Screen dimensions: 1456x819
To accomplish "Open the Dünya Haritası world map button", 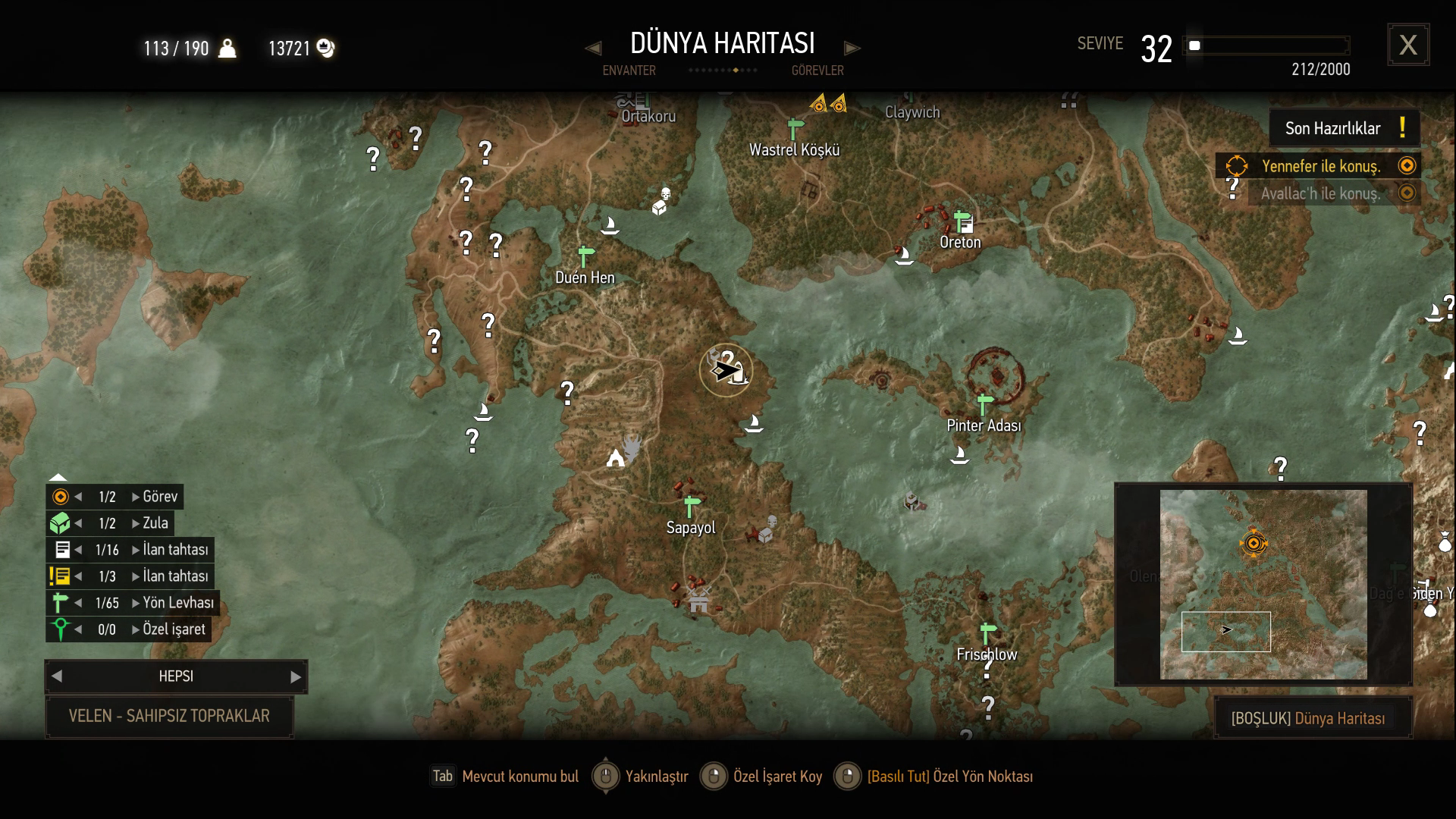I will 1313,718.
